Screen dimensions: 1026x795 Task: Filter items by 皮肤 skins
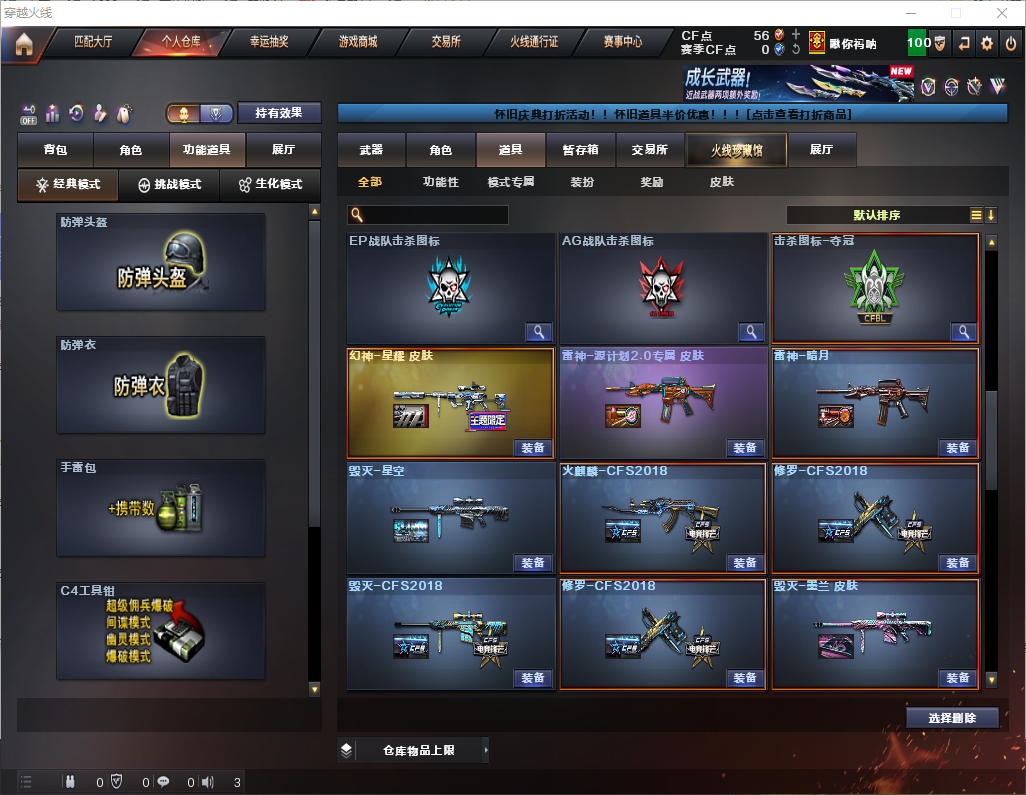[721, 182]
